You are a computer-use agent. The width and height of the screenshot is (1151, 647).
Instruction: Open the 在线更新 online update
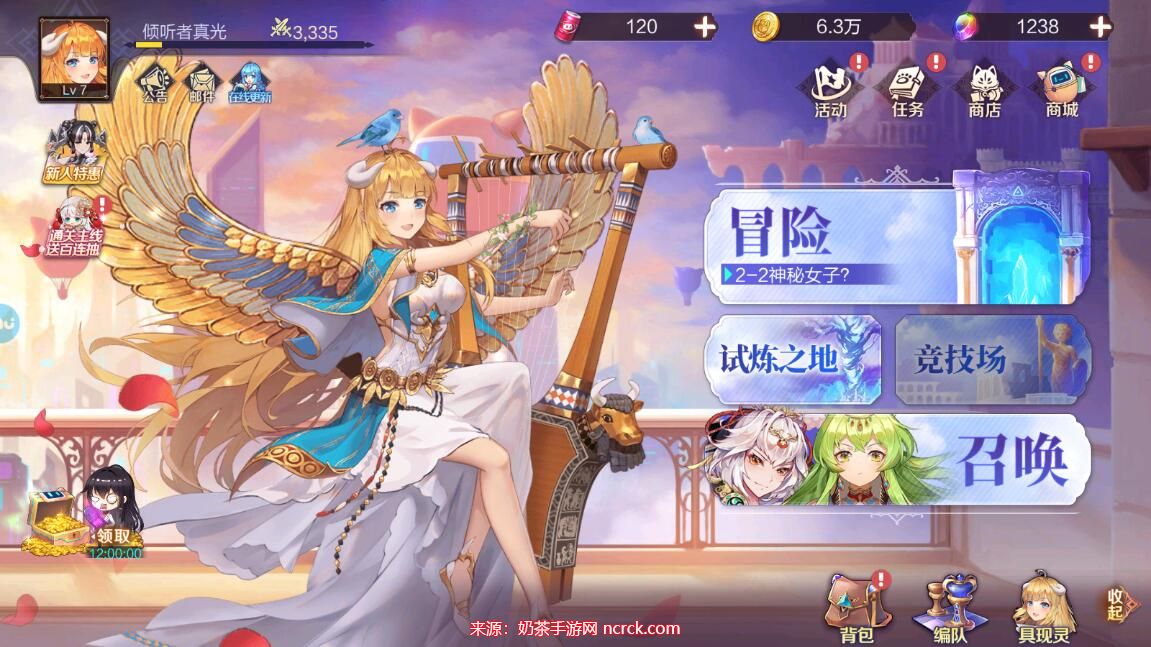[x=249, y=83]
